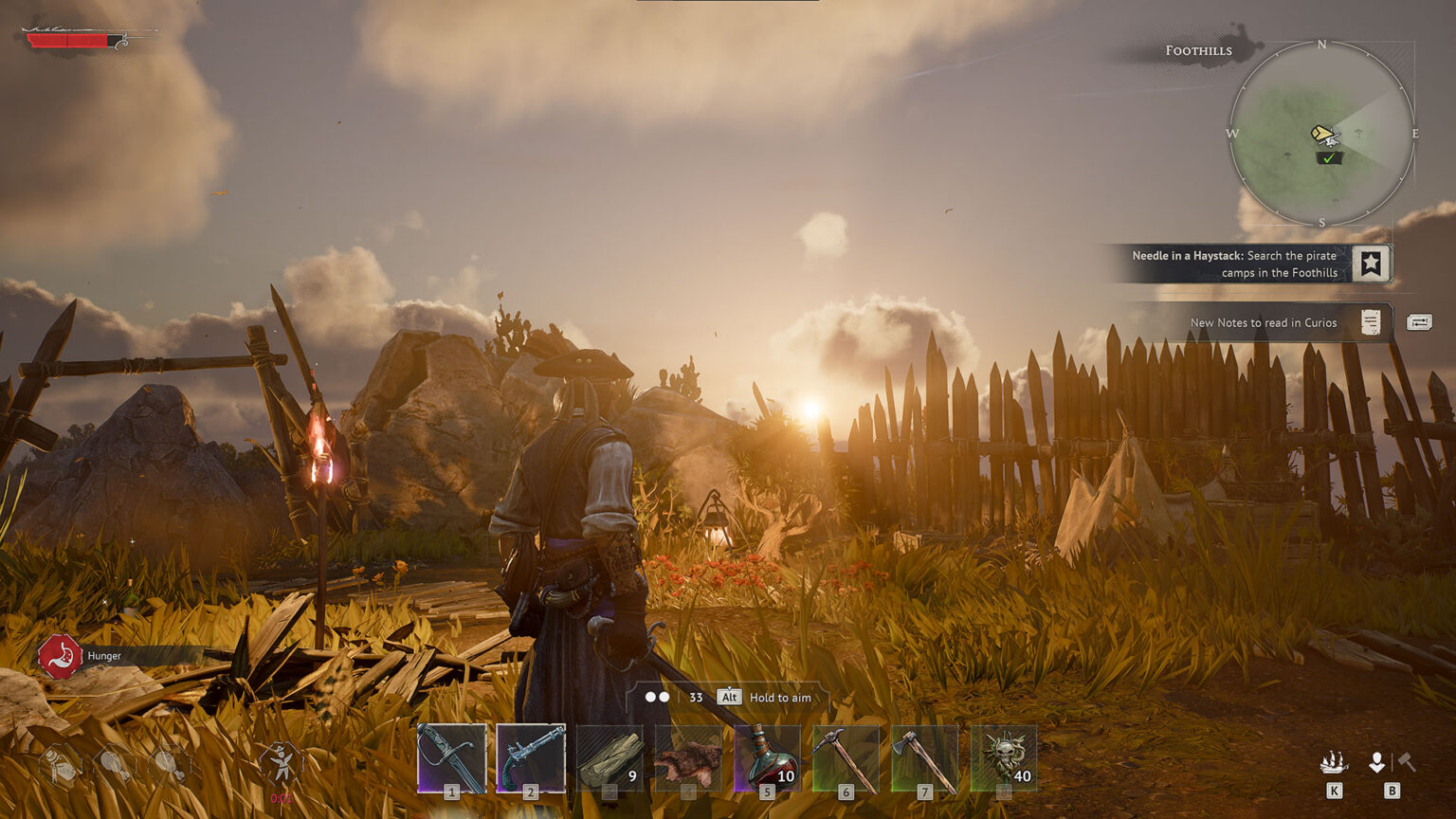Click the Foothills region label
This screenshot has height=819, width=1456.
pyautogui.click(x=1198, y=49)
